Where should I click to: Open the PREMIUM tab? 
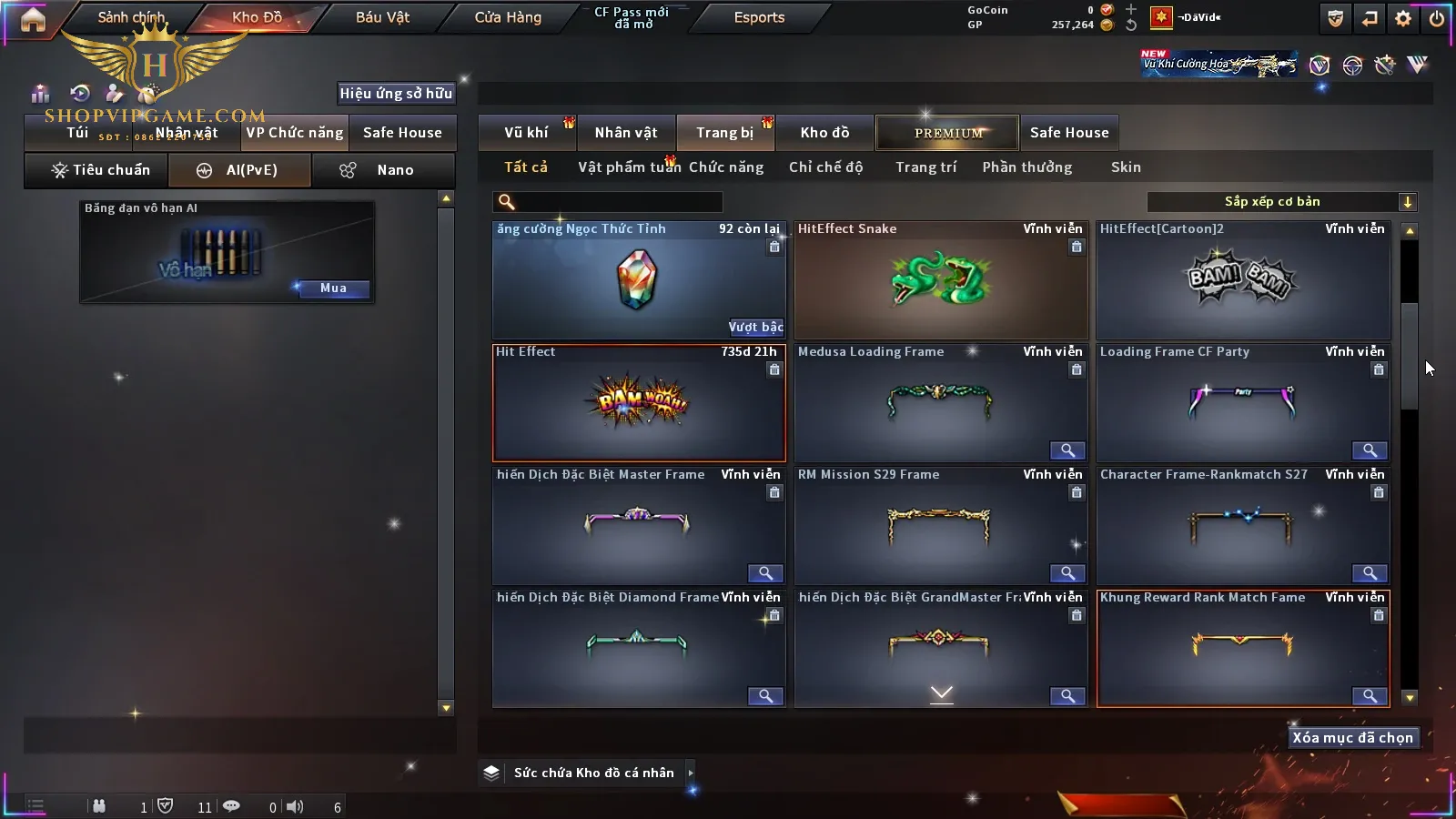(x=947, y=133)
